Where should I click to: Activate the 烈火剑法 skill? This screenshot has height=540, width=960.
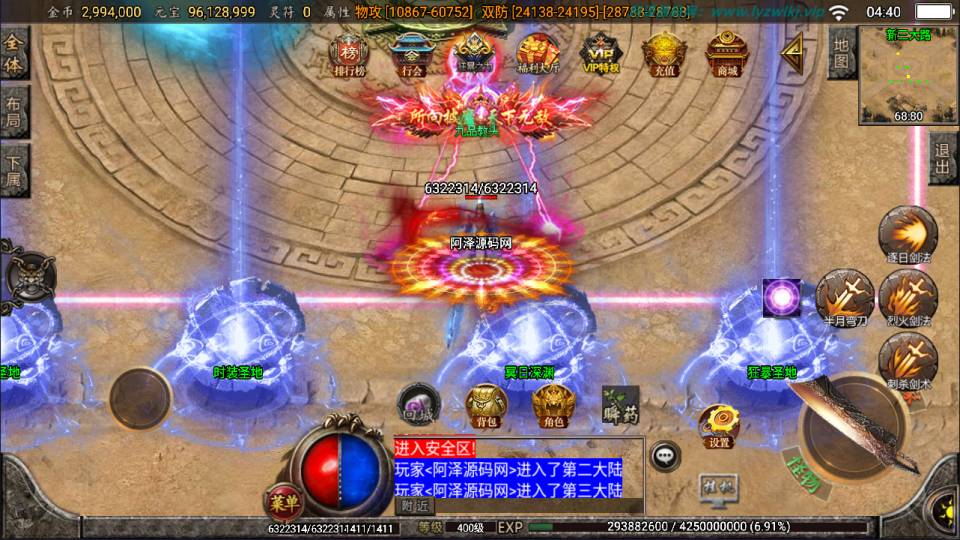pos(908,298)
